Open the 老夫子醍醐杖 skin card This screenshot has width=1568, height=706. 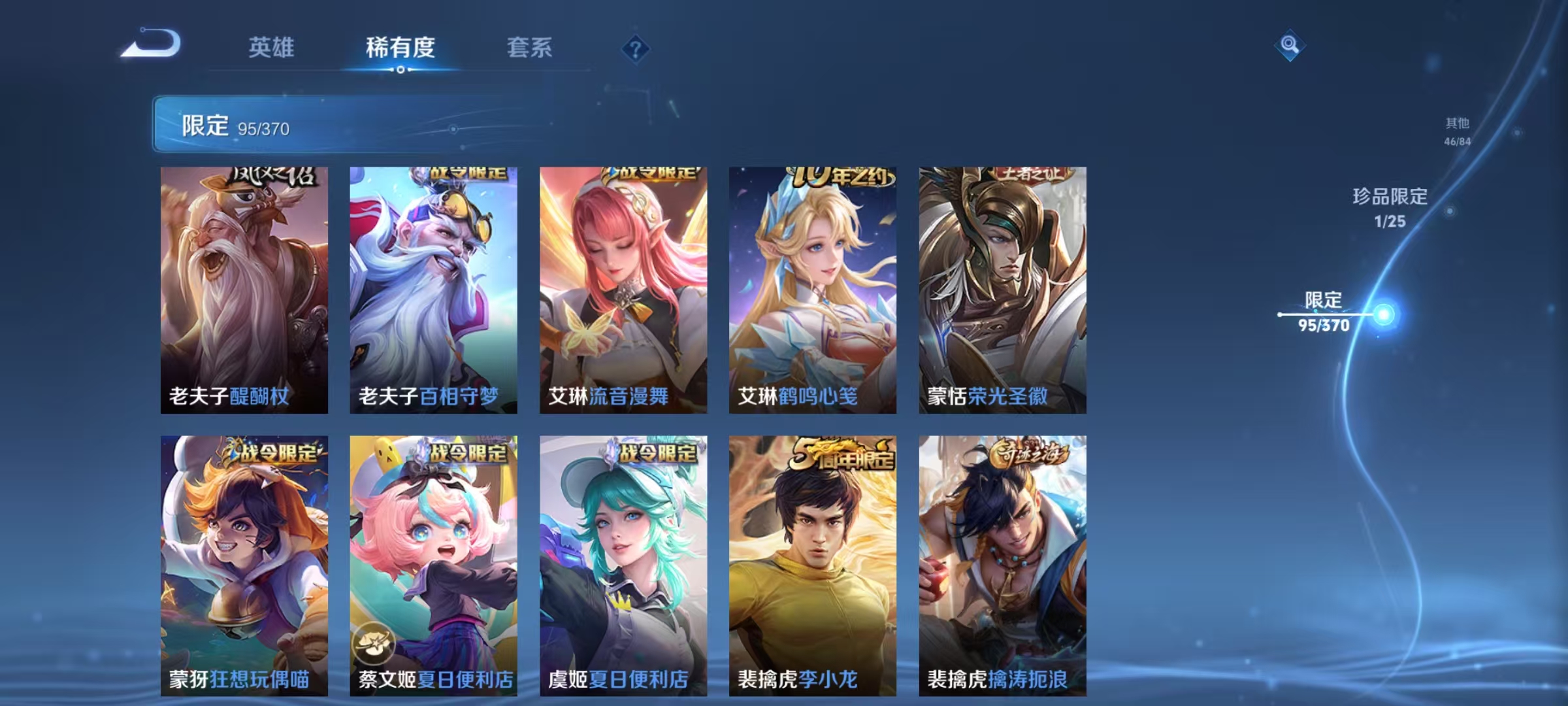point(243,288)
